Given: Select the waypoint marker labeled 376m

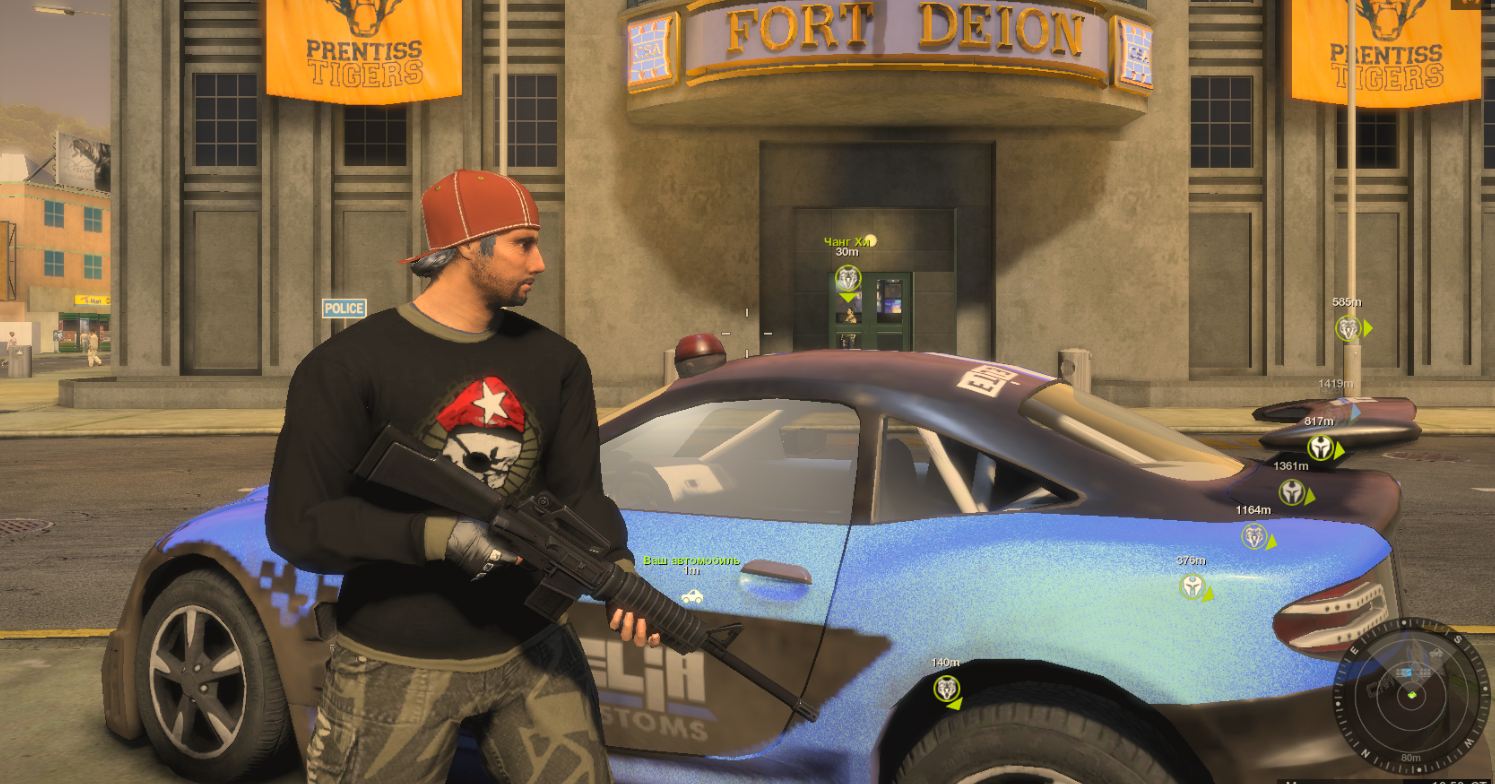Looking at the screenshot, I should point(1192,586).
